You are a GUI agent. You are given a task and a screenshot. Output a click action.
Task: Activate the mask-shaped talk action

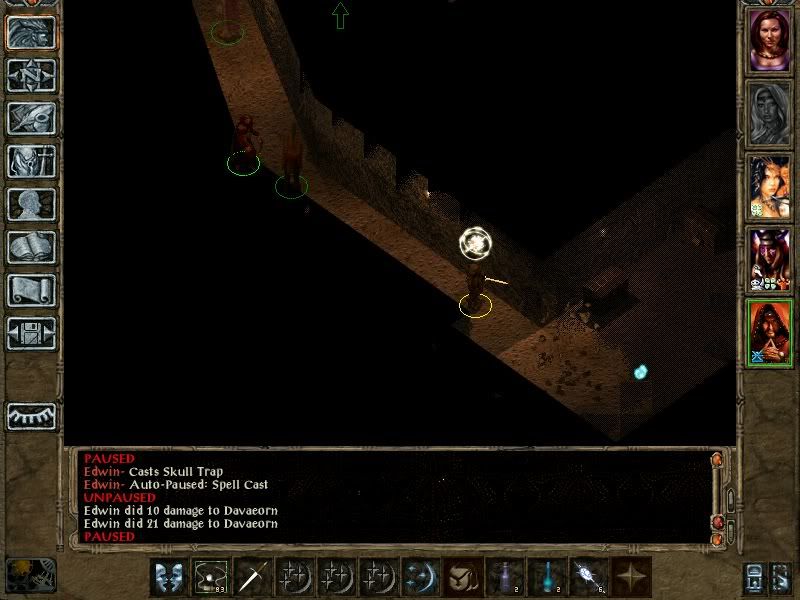coord(170,577)
